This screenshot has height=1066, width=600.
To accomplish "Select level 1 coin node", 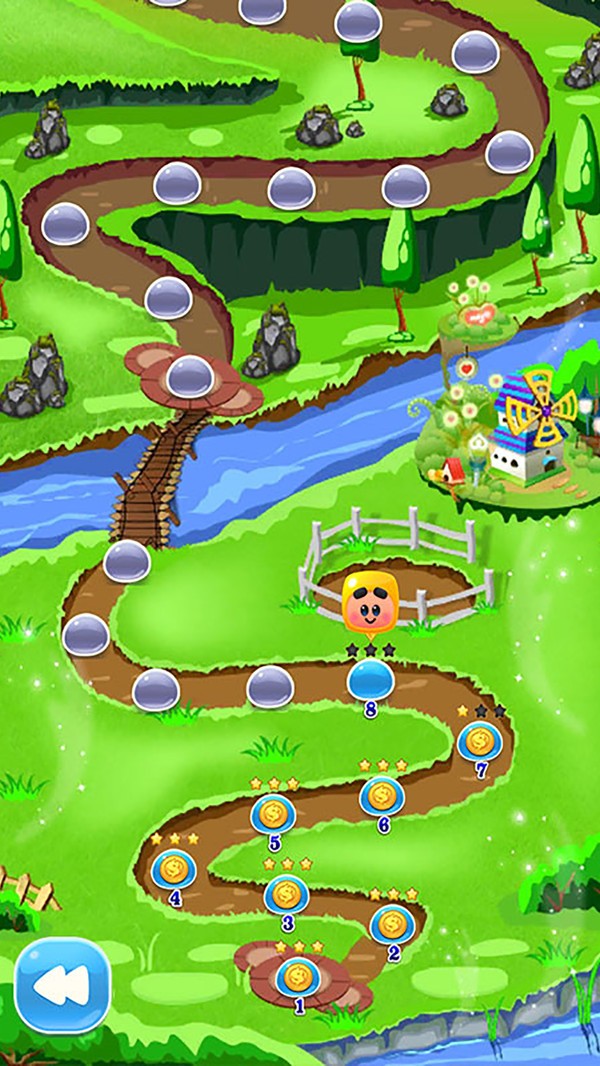I will [x=297, y=976].
